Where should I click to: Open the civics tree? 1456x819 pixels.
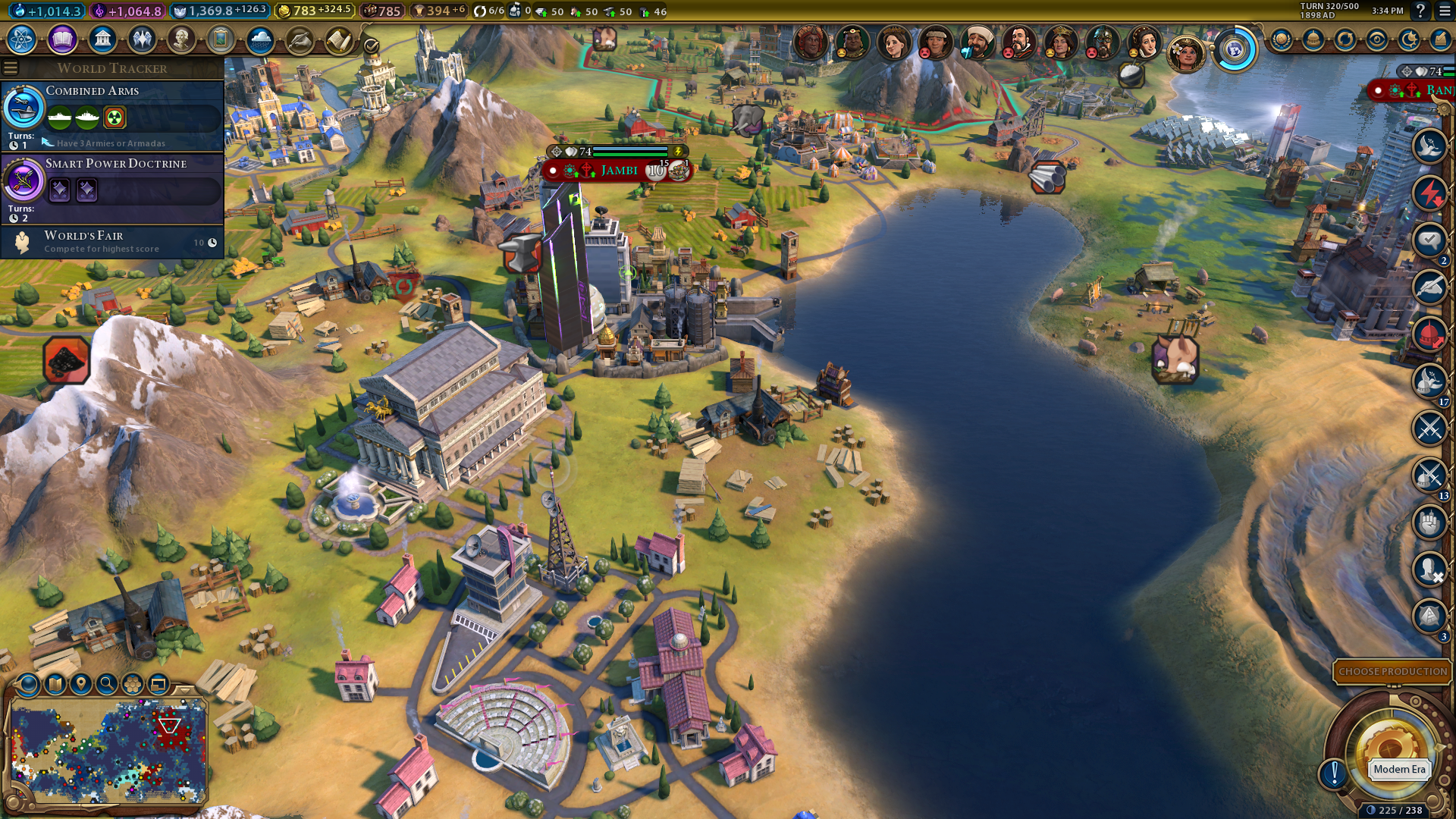[x=62, y=39]
